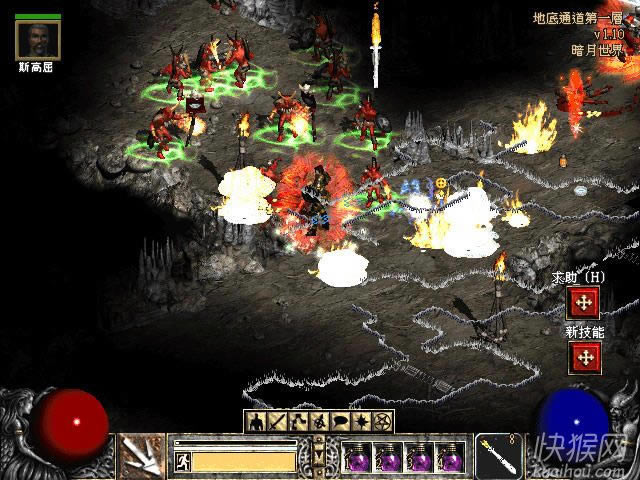Select the right-hand skill icon
The image size is (640, 480).
pos(498,456)
